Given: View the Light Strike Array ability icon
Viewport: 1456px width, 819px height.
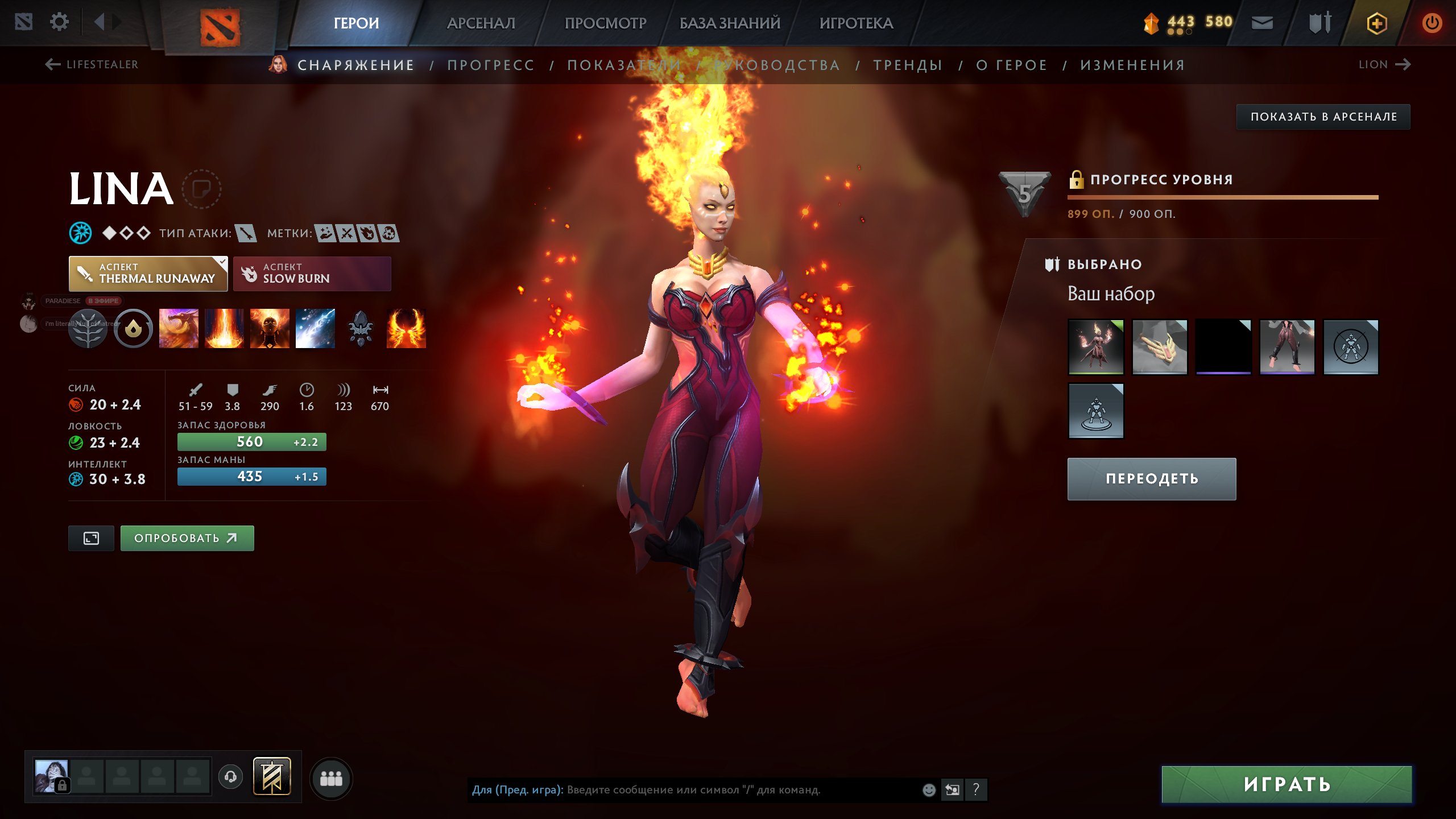Looking at the screenshot, I should (x=224, y=329).
